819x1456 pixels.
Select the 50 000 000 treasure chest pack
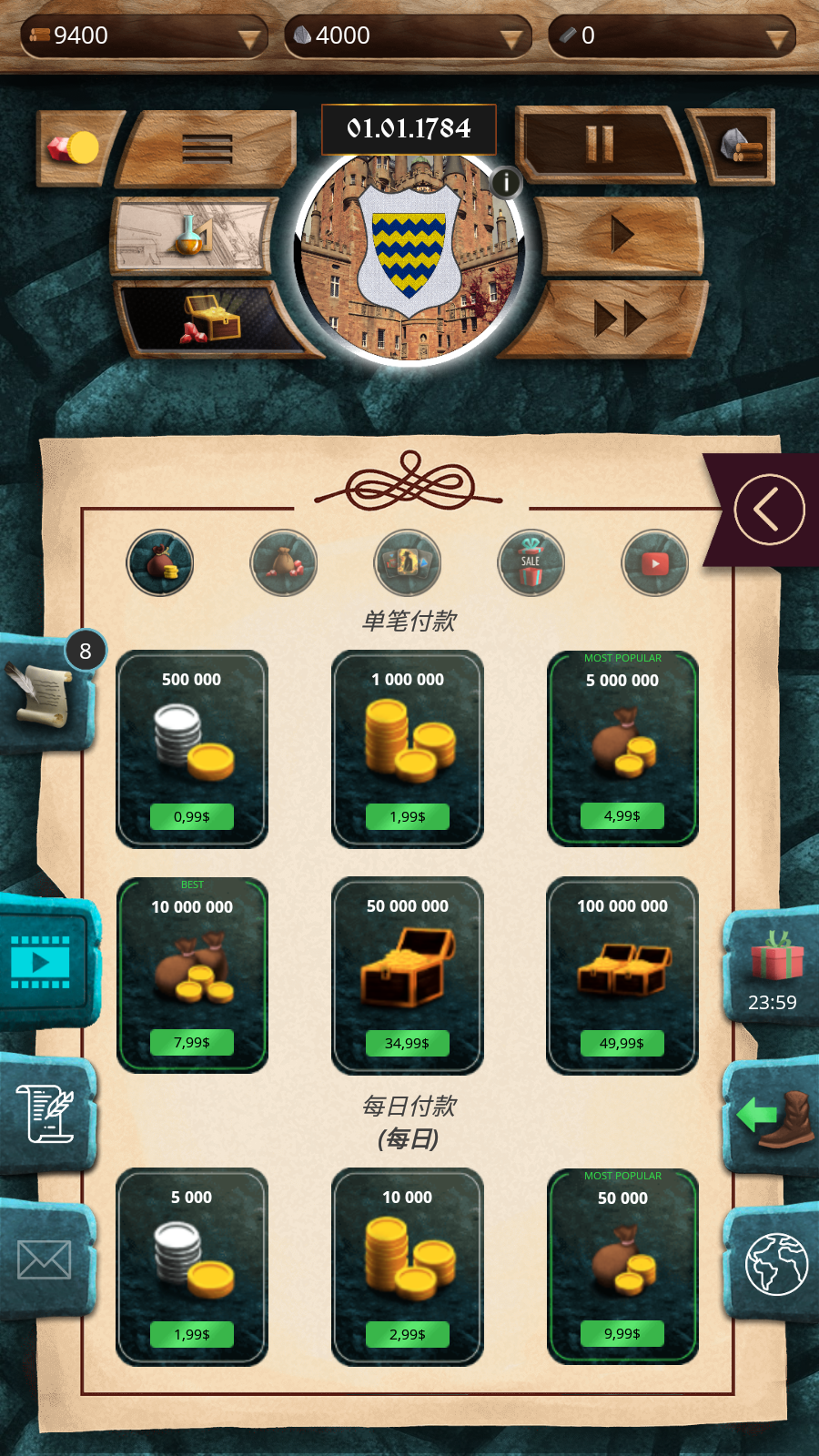407,975
